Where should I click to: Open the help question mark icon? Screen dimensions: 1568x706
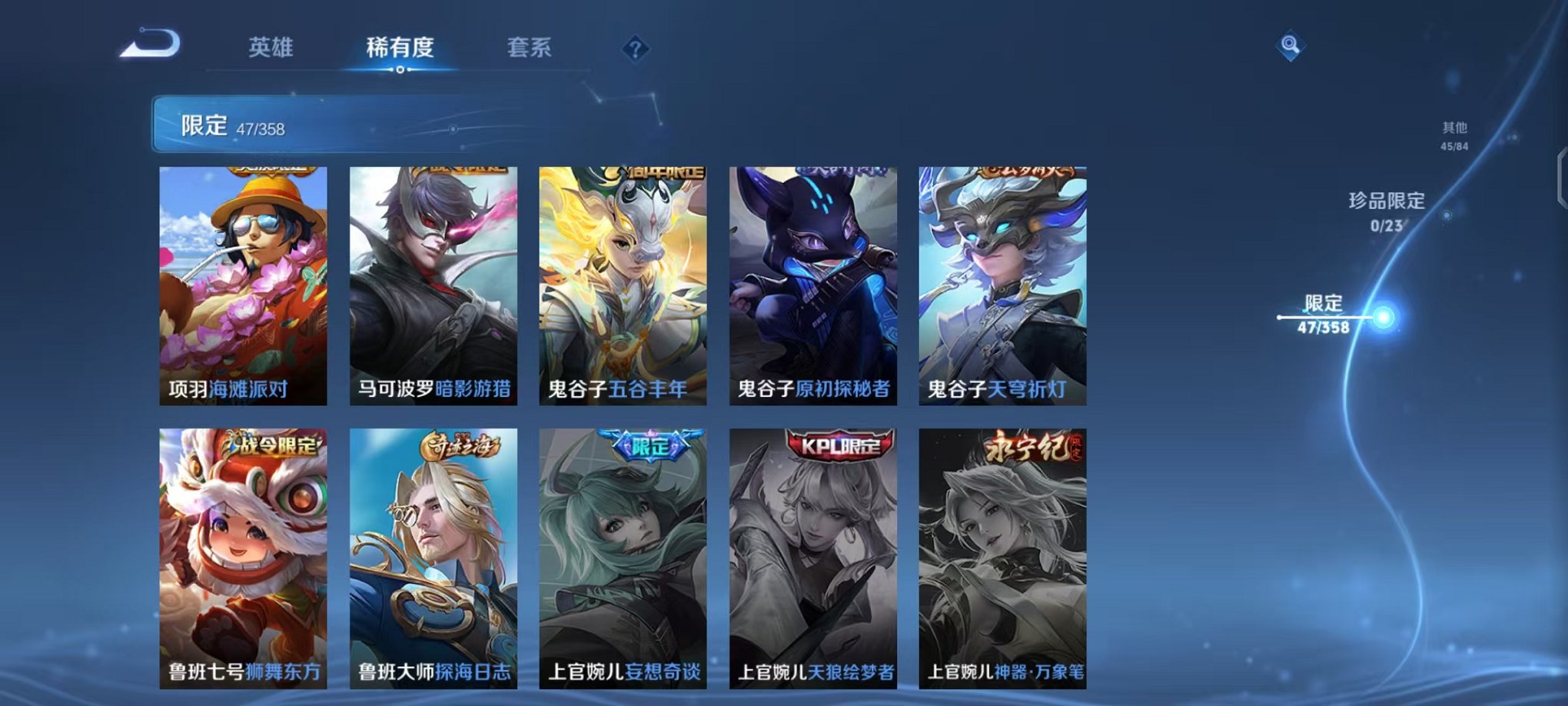633,50
